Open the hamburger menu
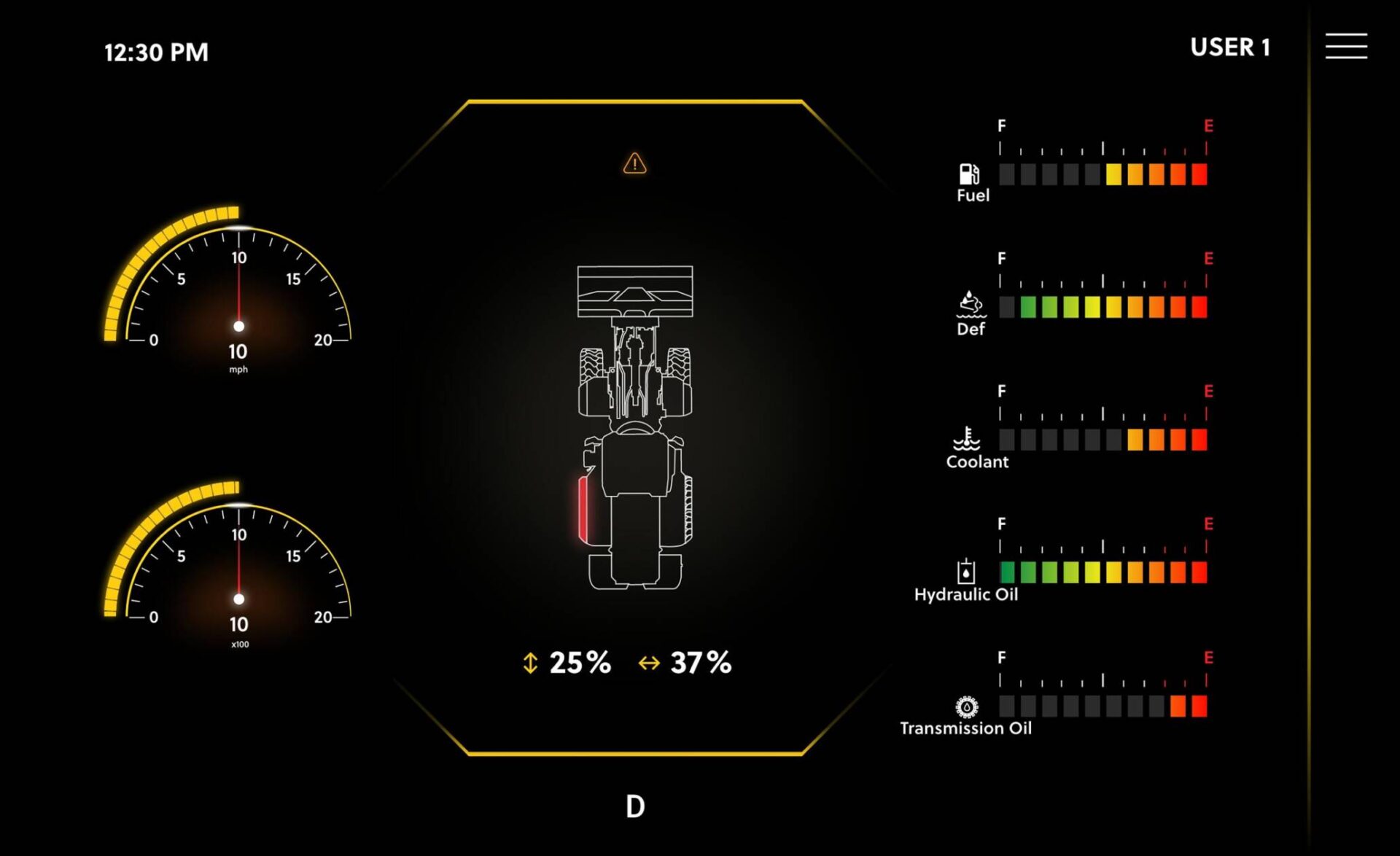Viewport: 1400px width, 856px height. [1346, 45]
